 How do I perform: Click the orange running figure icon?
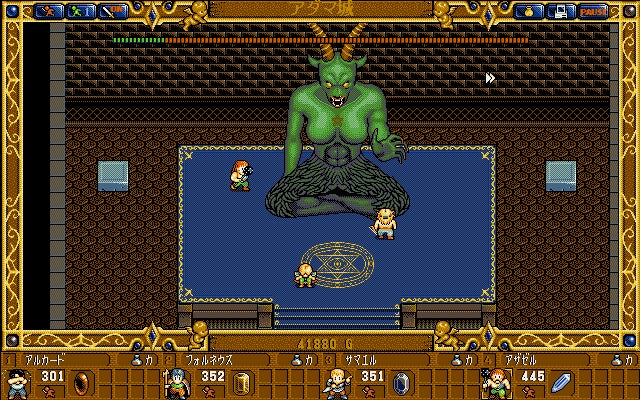[47, 11]
